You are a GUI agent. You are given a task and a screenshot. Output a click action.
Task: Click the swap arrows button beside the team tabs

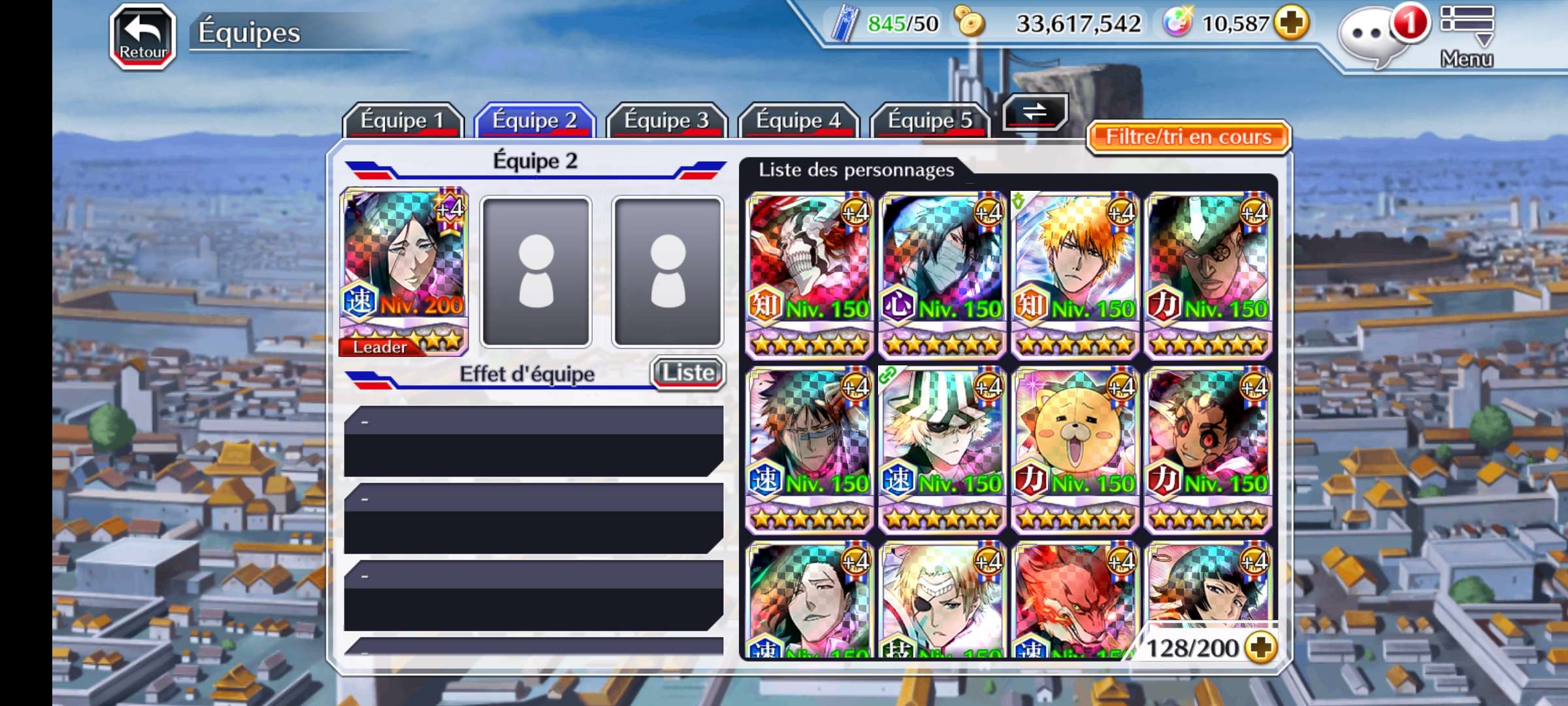click(1035, 112)
